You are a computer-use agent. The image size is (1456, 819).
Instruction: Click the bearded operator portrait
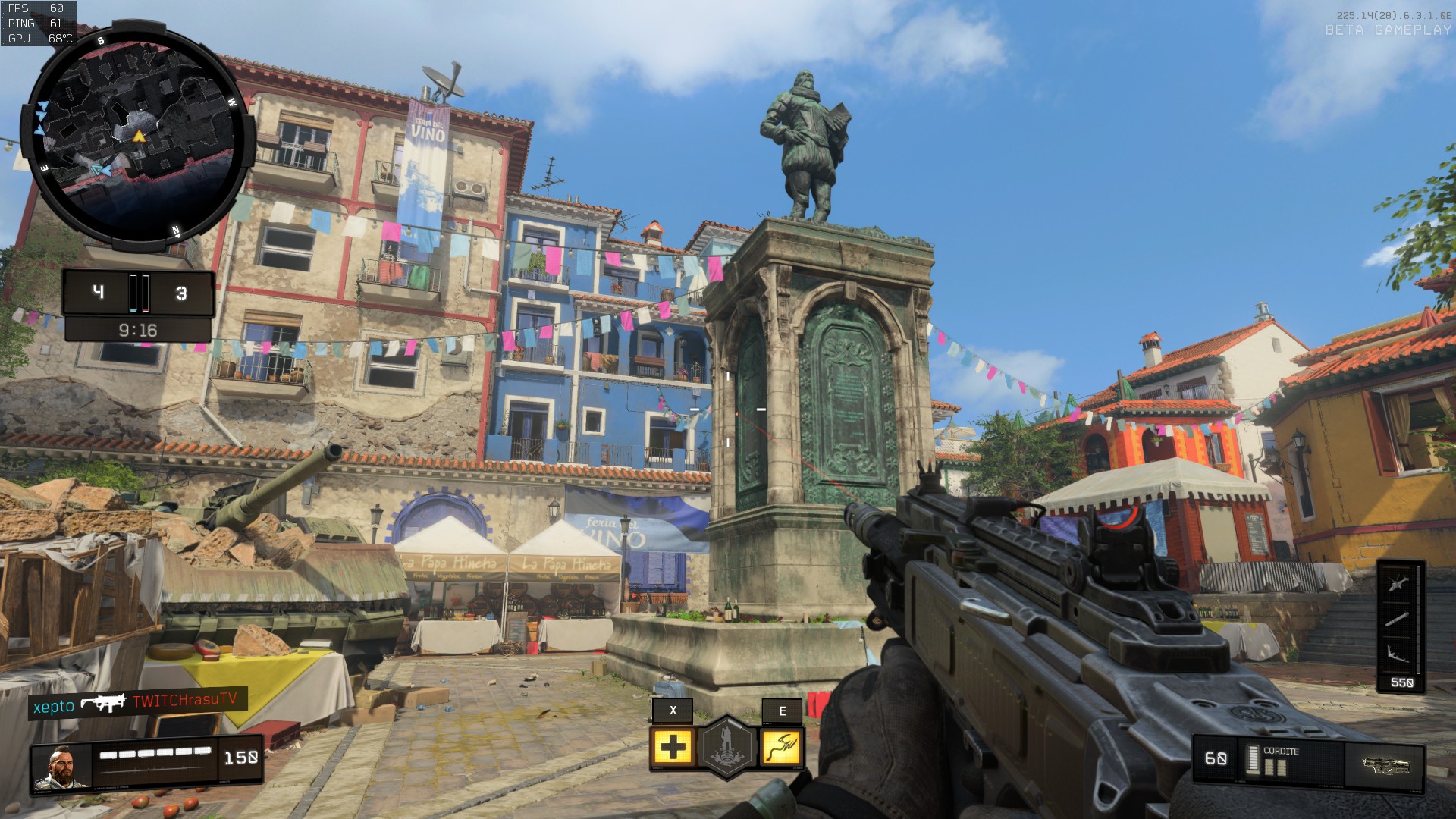coord(61,767)
